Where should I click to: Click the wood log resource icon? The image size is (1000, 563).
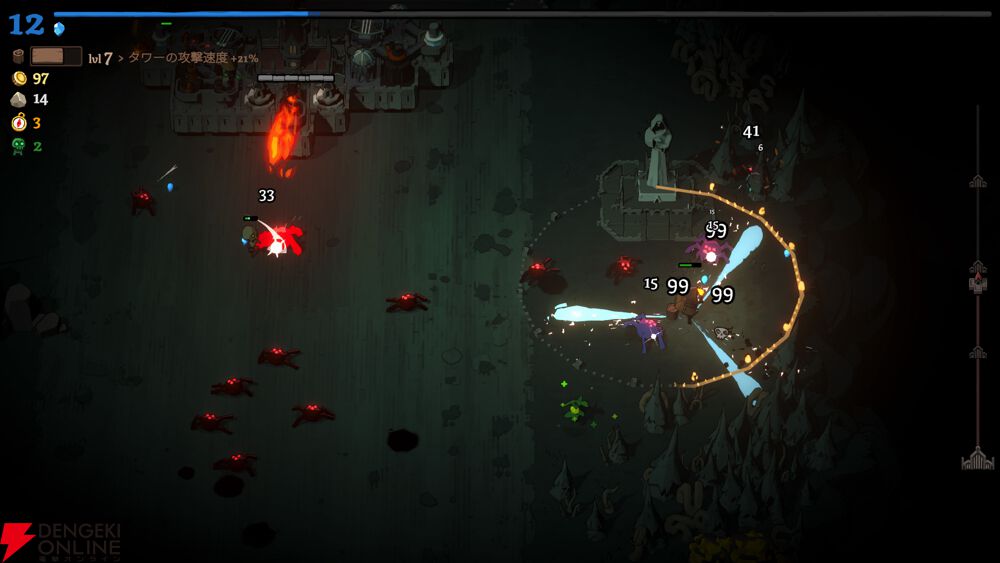(18, 57)
